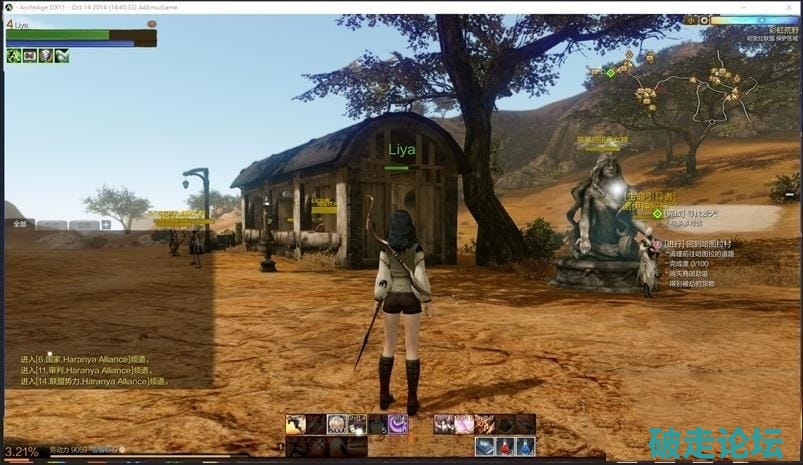This screenshot has width=803, height=465.
Task: Use the blue mana potion
Action: click(526, 446)
